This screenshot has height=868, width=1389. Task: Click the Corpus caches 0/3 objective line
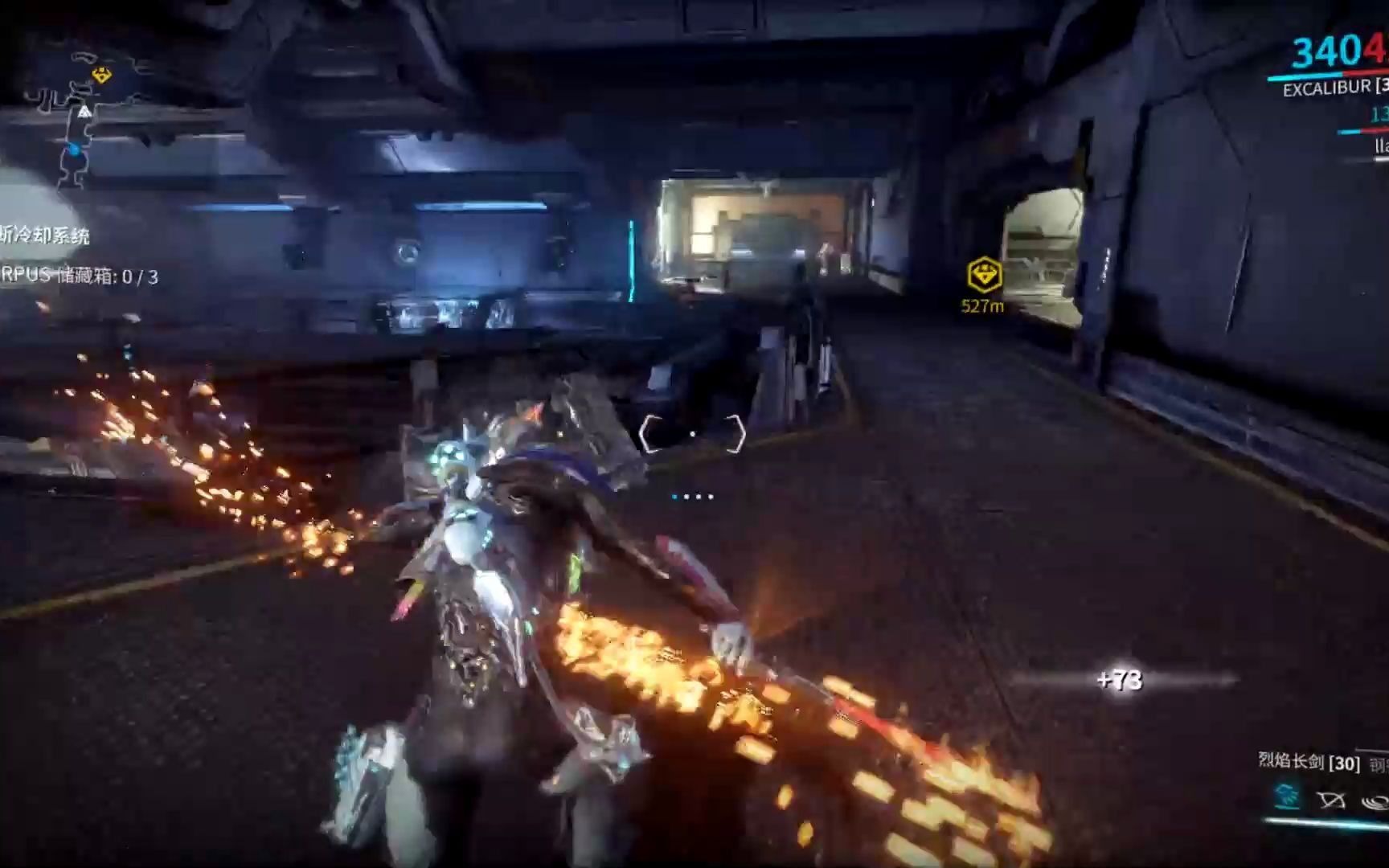79,276
